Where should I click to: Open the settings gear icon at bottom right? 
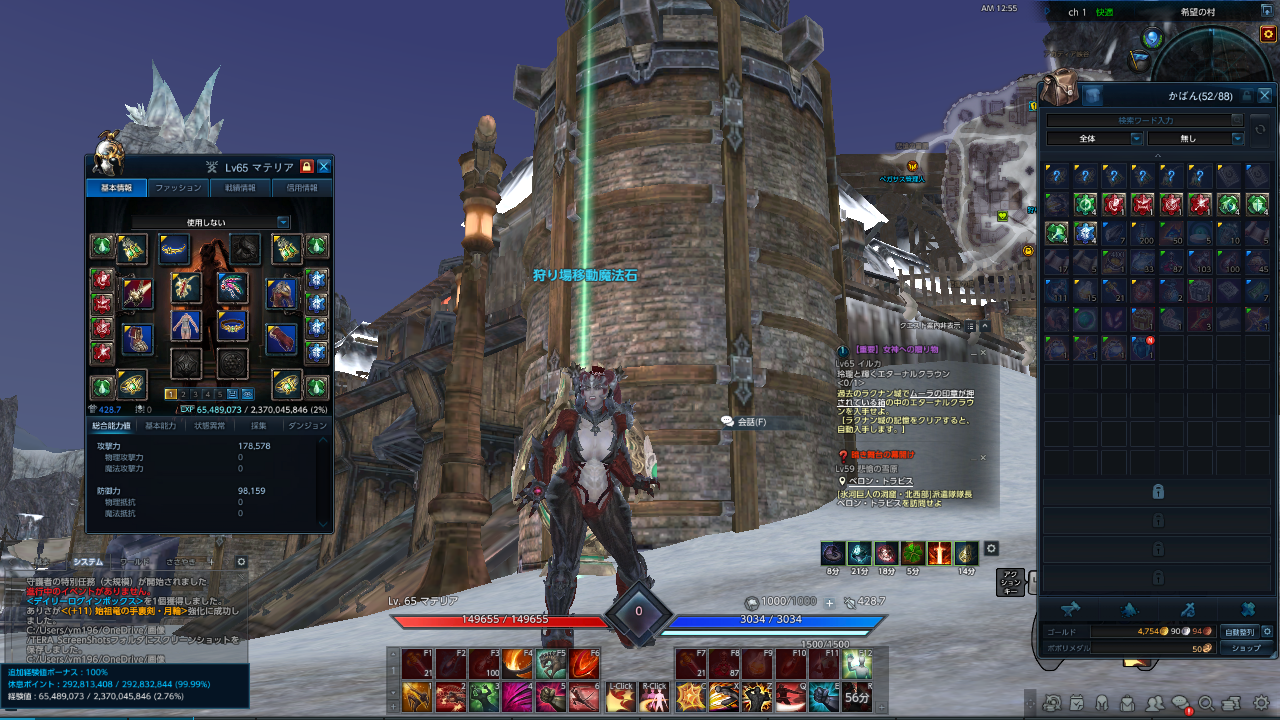1261,704
